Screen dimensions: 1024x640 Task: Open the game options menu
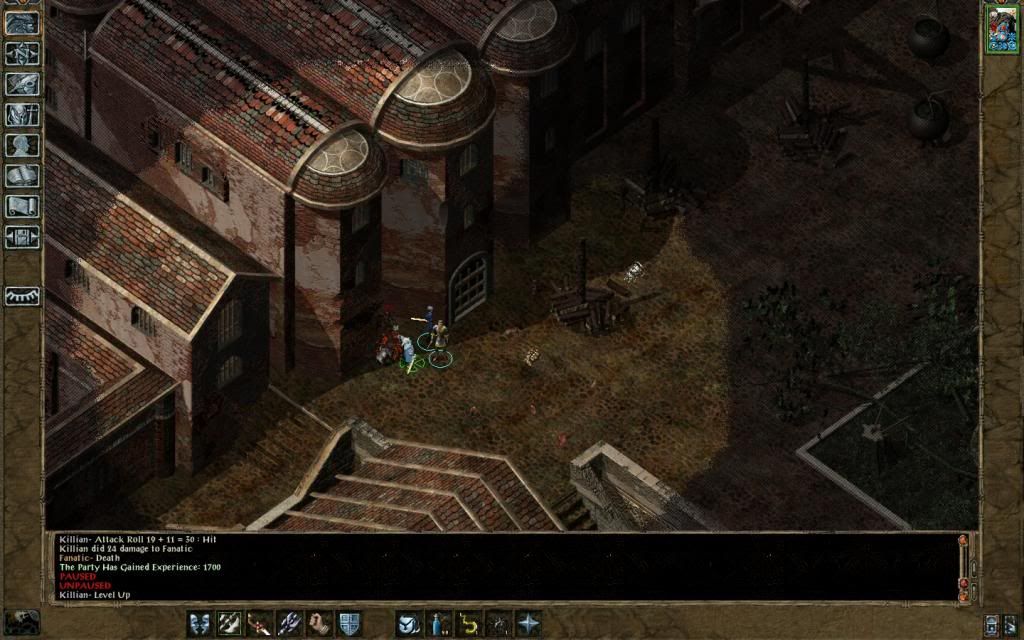point(21,237)
